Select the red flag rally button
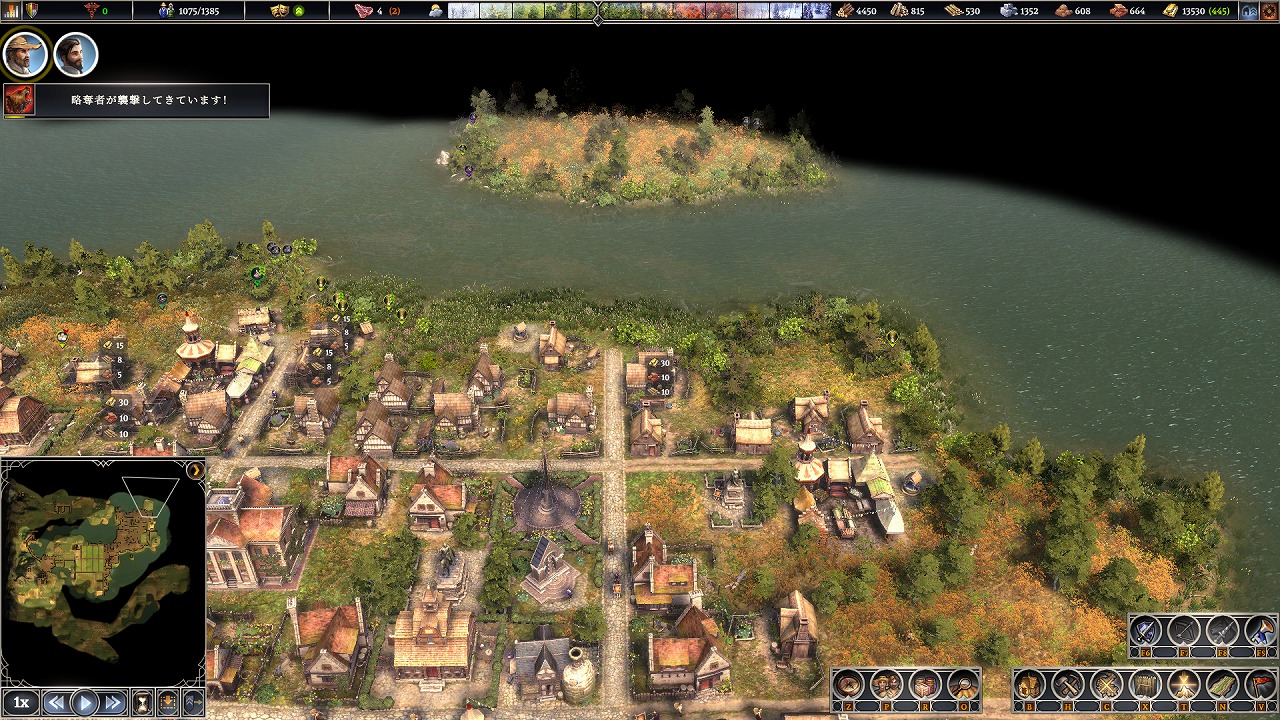This screenshot has width=1280, height=720. 1260,686
